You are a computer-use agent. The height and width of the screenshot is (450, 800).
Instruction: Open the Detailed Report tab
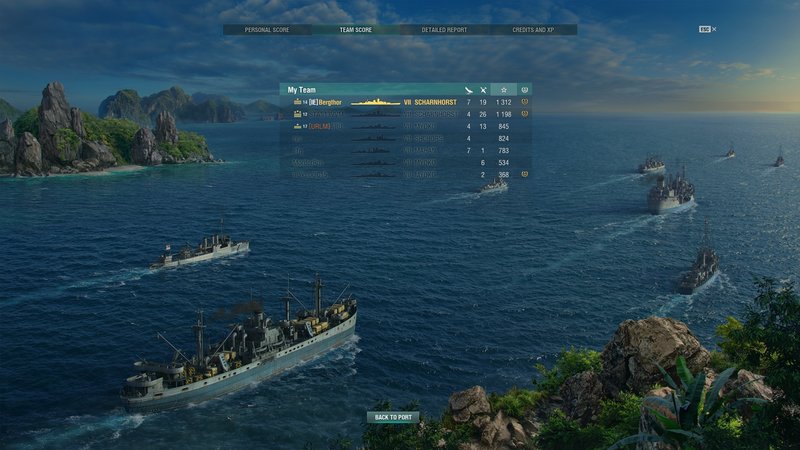pyautogui.click(x=444, y=30)
